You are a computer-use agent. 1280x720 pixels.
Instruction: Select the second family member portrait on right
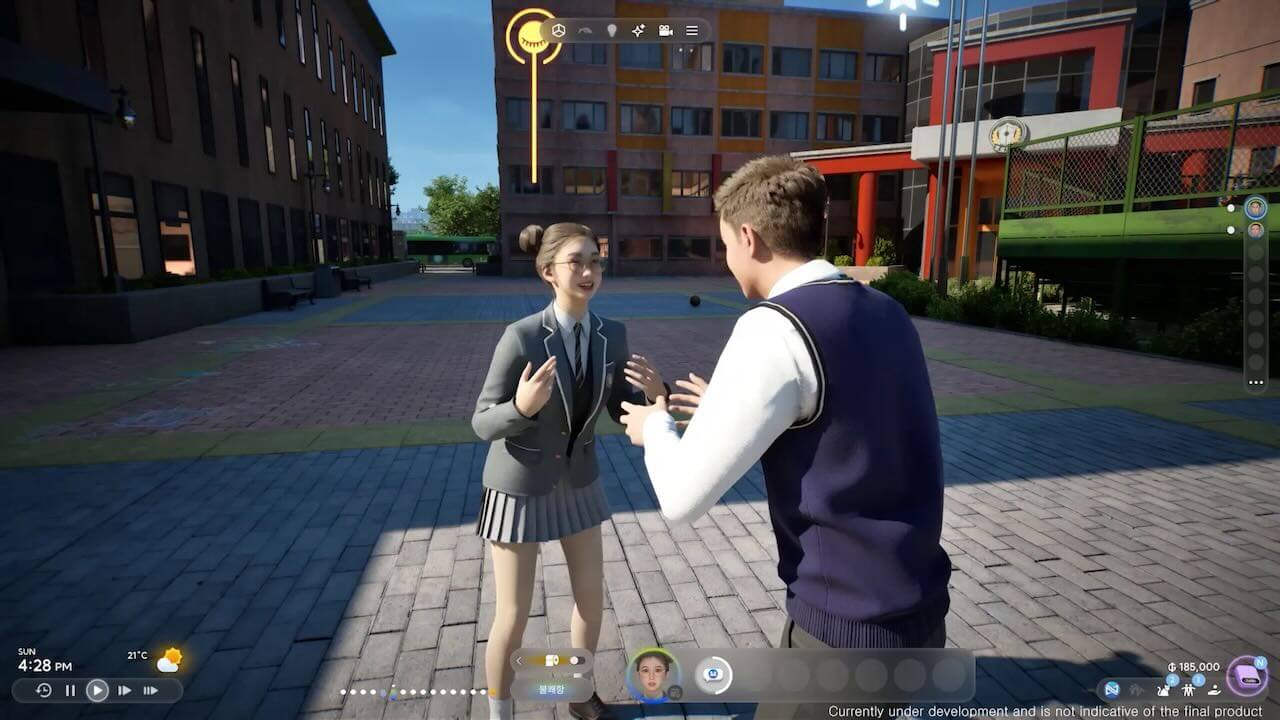pos(1255,230)
